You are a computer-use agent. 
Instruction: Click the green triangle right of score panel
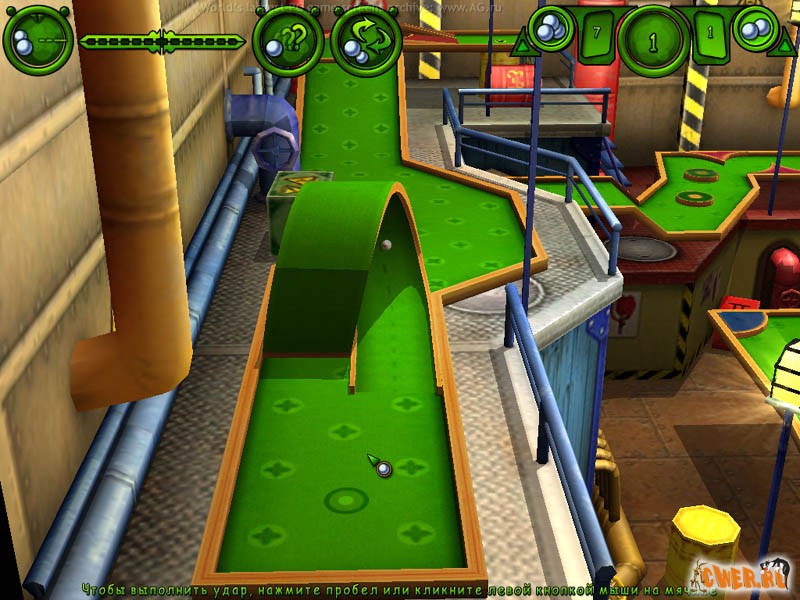[x=785, y=45]
